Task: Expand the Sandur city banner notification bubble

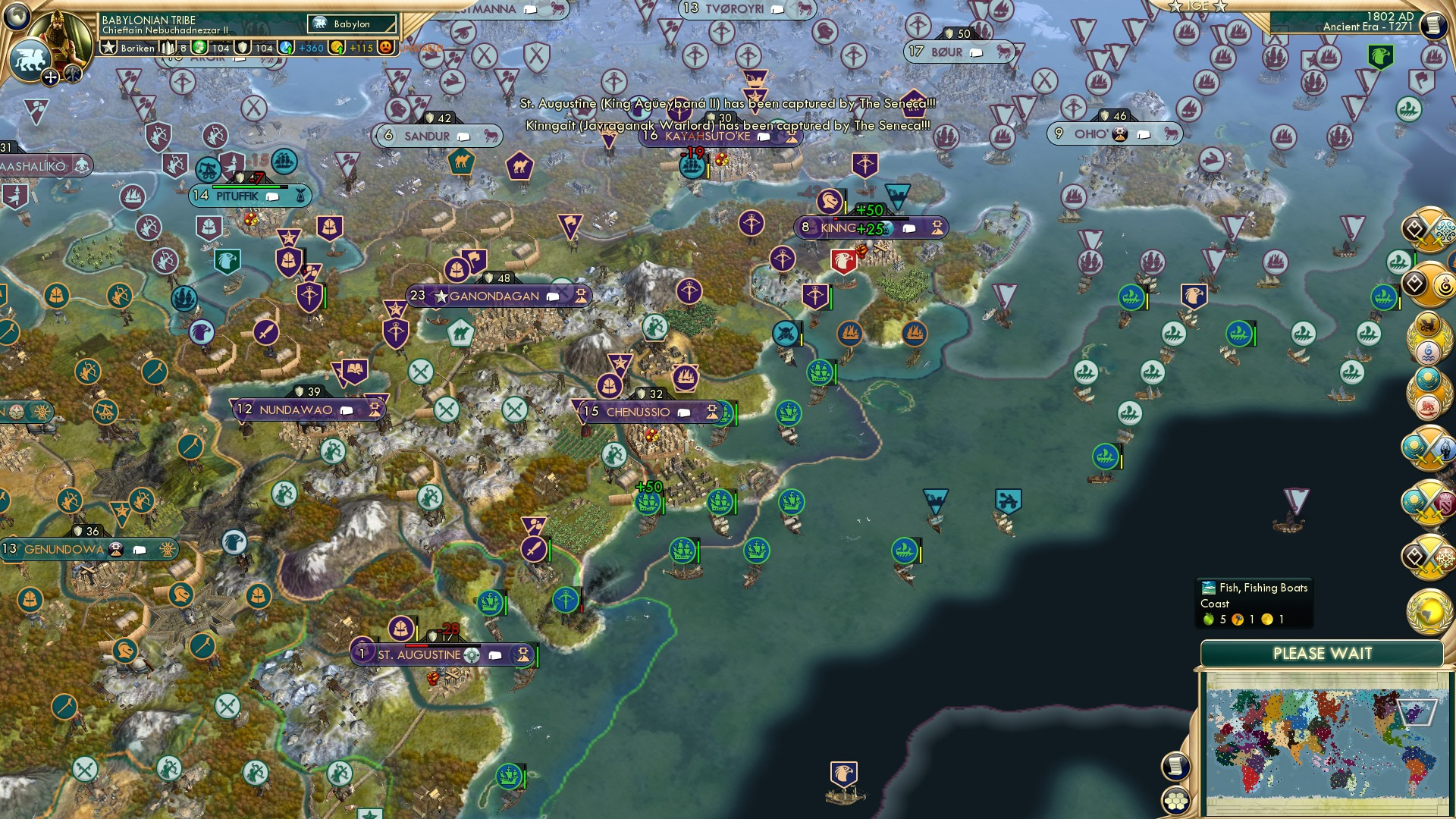Action: point(463,136)
